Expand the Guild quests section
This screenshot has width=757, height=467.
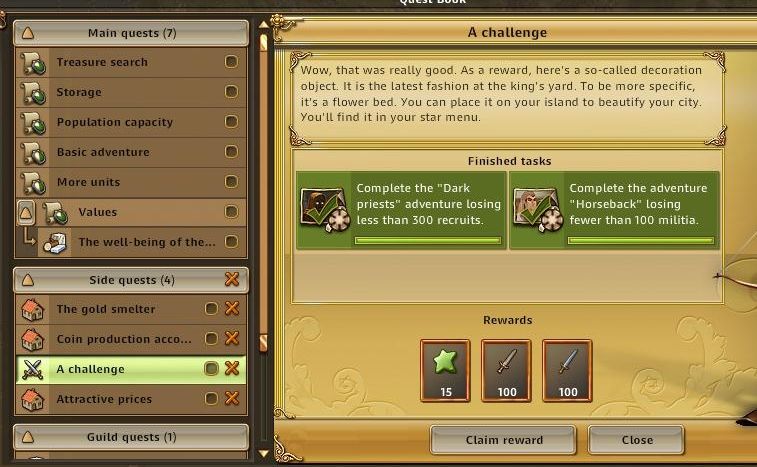click(28, 437)
